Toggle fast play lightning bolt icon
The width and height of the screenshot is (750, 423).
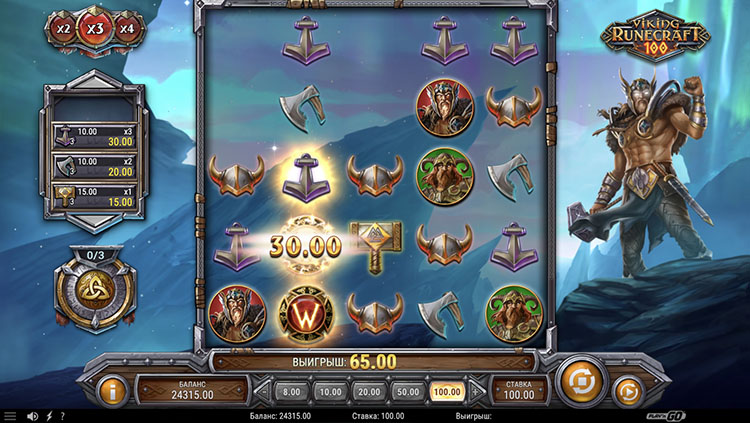click(x=48, y=416)
